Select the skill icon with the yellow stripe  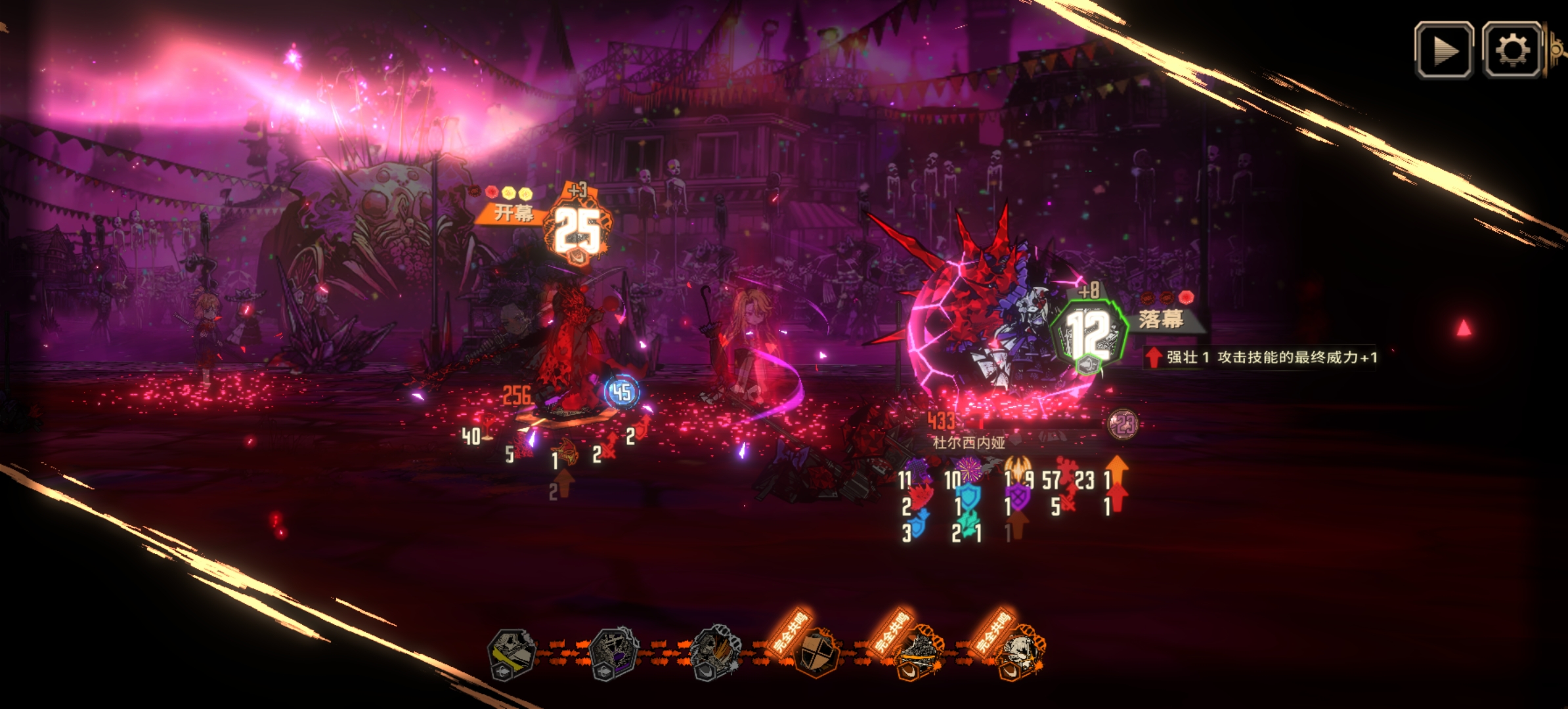coord(512,652)
